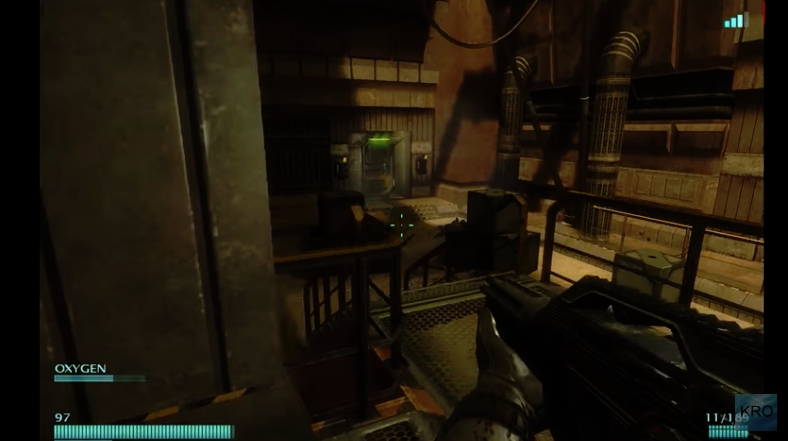Click the cyan signal bars HUD icon
This screenshot has width=788, height=441.
pos(736,20)
